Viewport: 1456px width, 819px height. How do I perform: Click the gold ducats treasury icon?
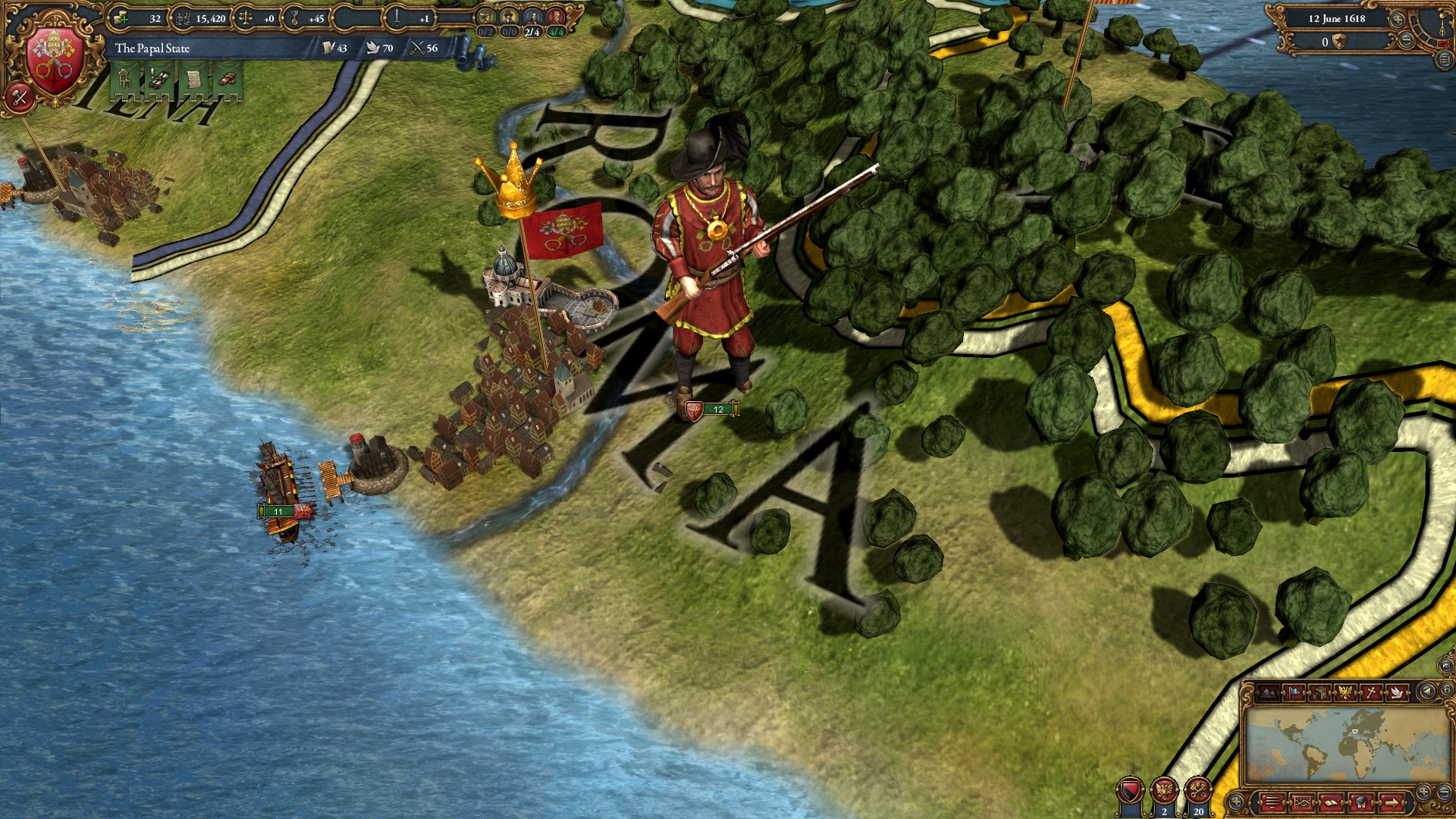coord(121,17)
